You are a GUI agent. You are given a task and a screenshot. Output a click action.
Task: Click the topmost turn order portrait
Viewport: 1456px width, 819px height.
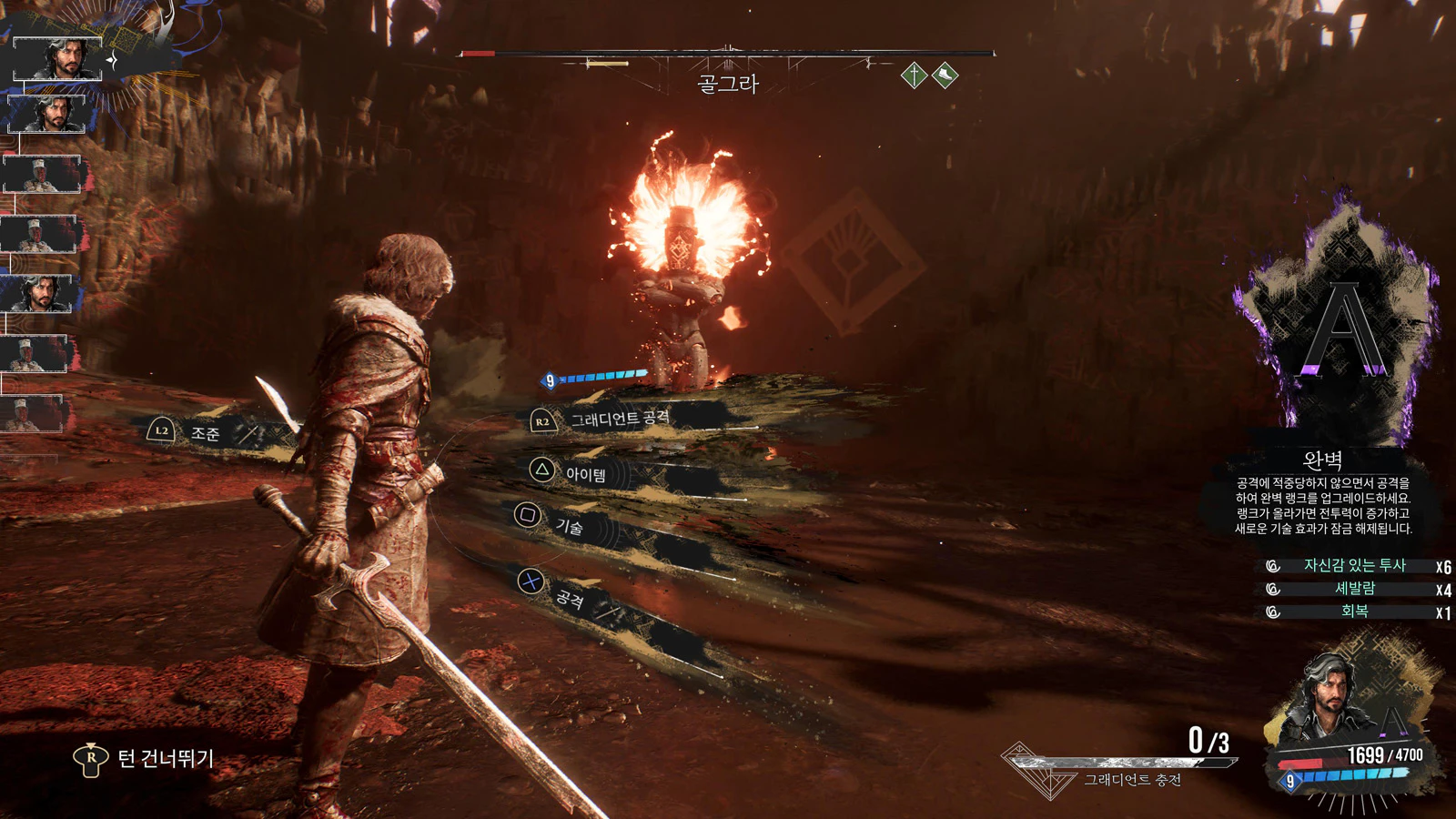tap(56, 58)
